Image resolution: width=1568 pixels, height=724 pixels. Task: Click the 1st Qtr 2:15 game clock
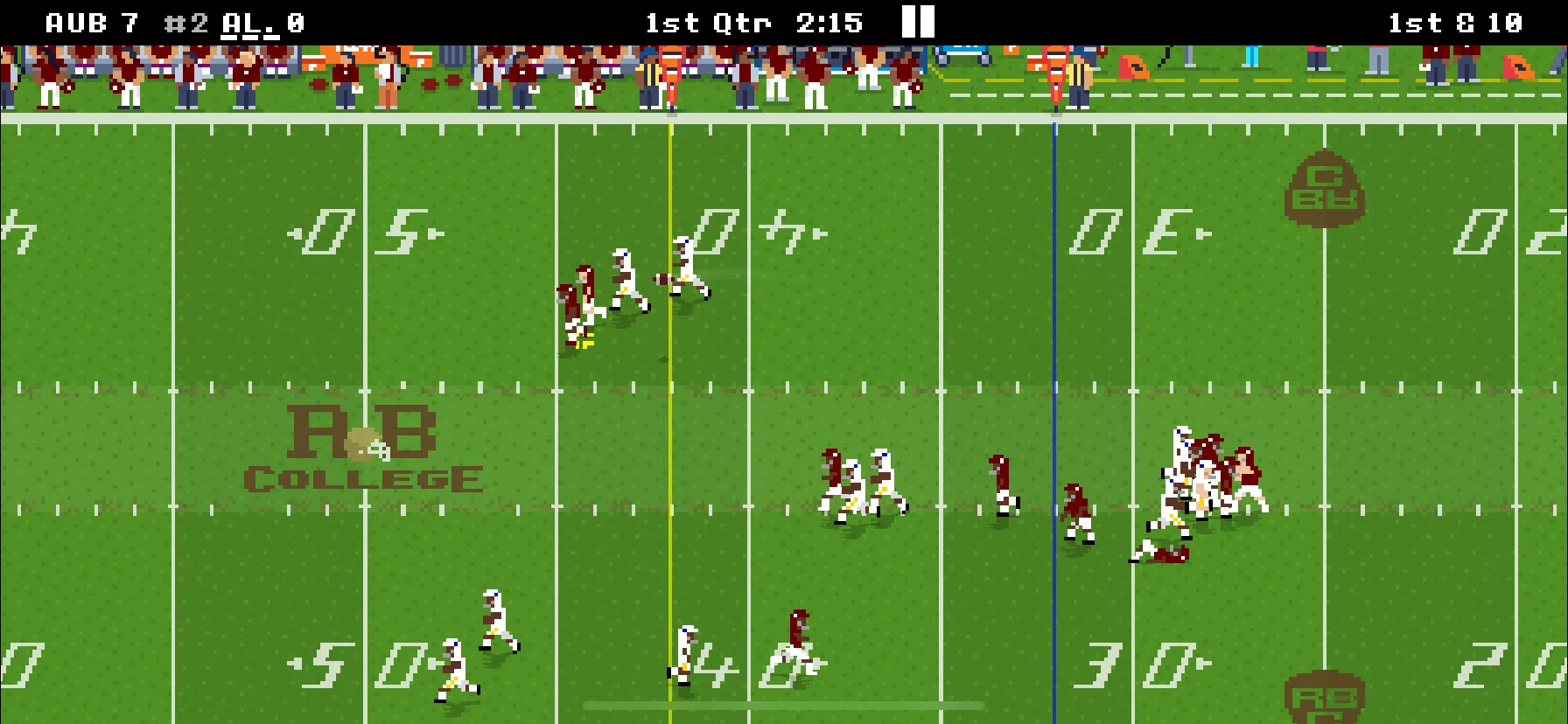(752, 22)
